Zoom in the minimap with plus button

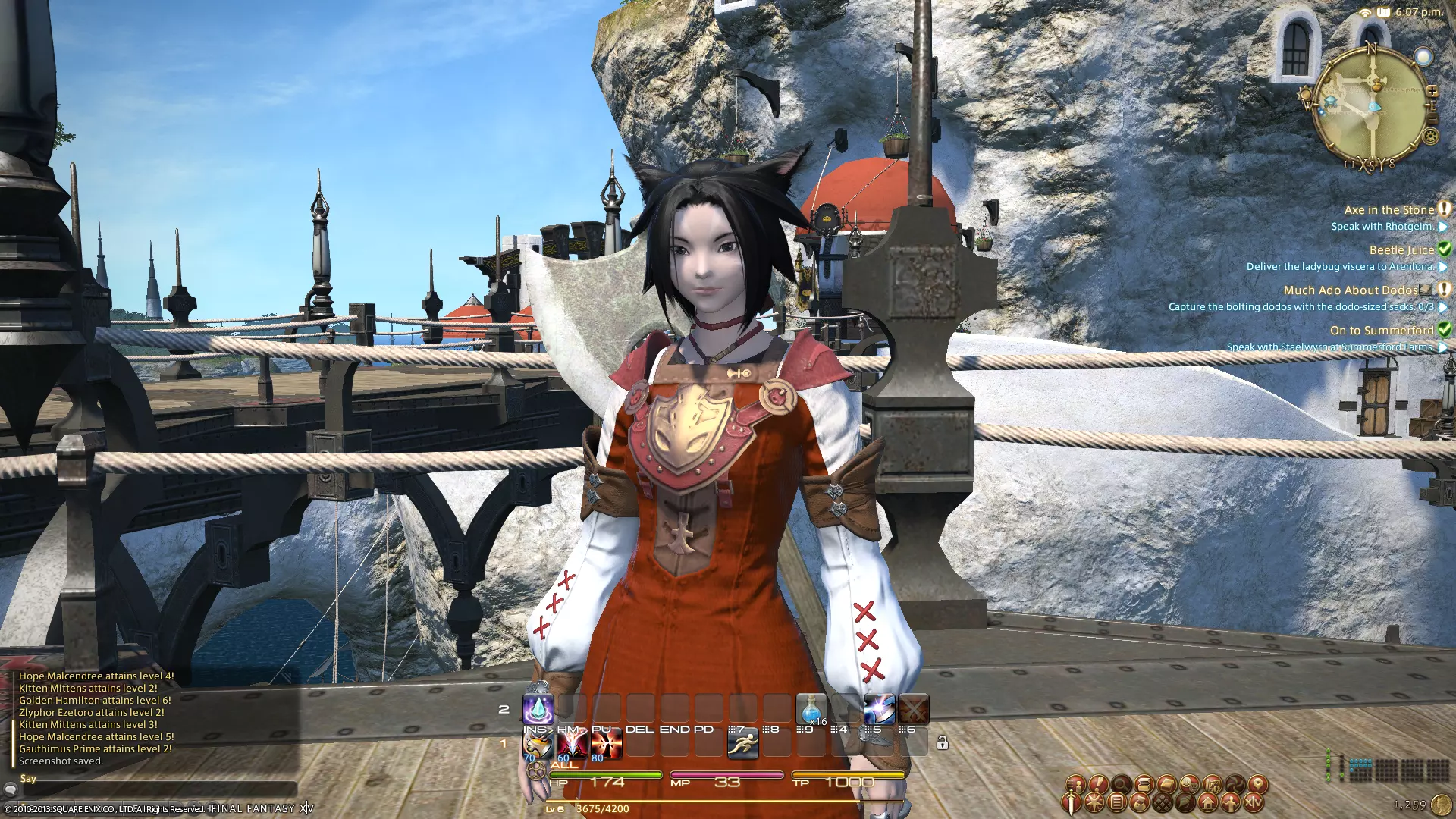[x=1432, y=91]
